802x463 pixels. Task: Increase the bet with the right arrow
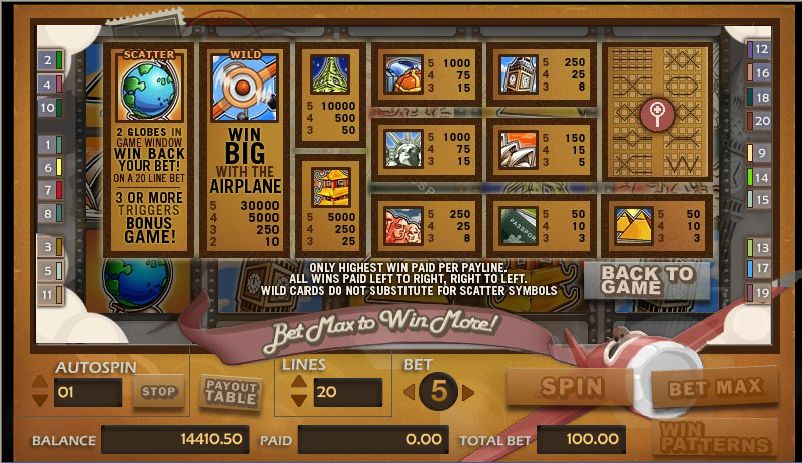click(x=468, y=392)
